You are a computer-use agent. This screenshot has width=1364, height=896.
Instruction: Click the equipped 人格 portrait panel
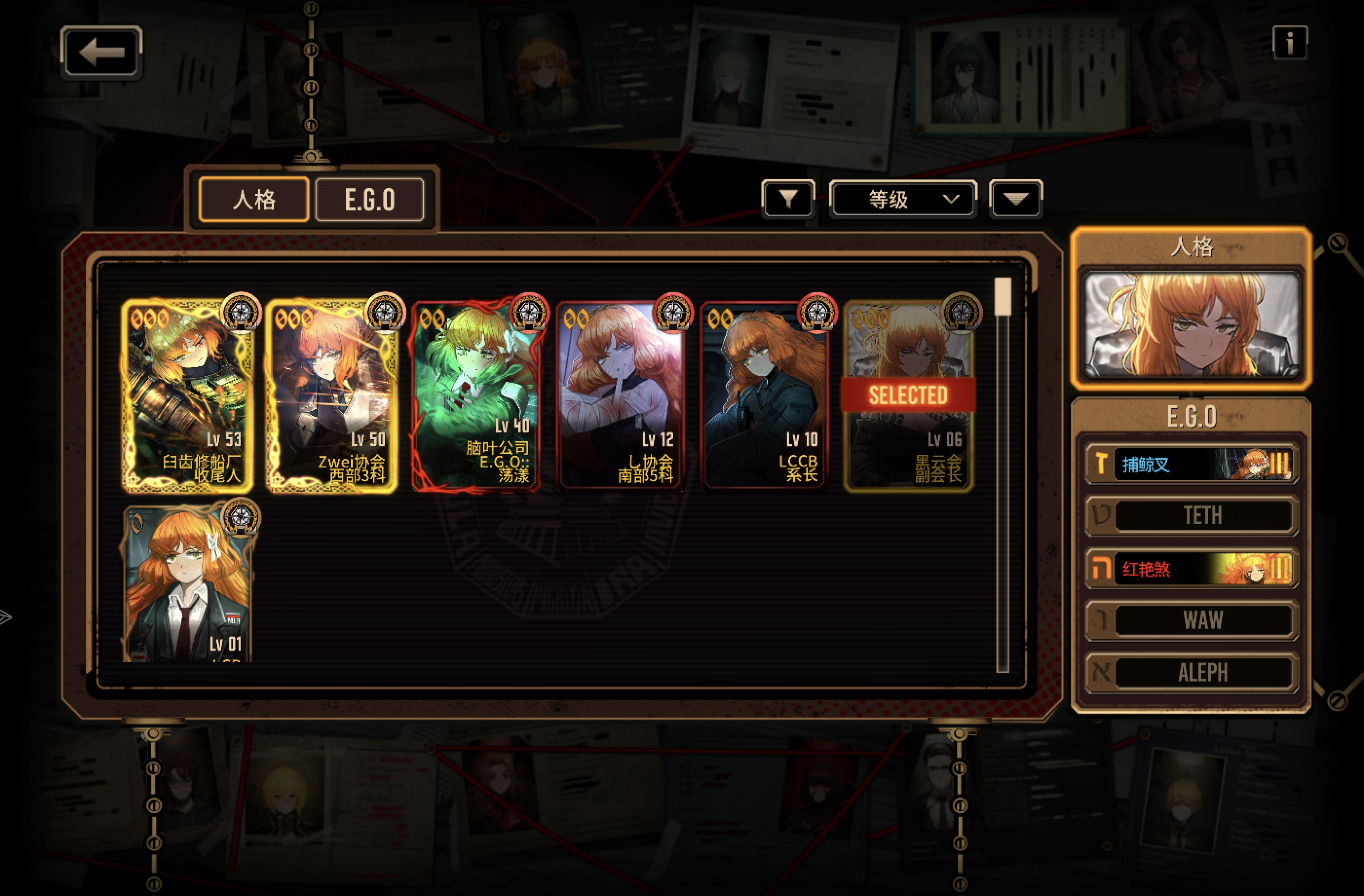point(1192,325)
